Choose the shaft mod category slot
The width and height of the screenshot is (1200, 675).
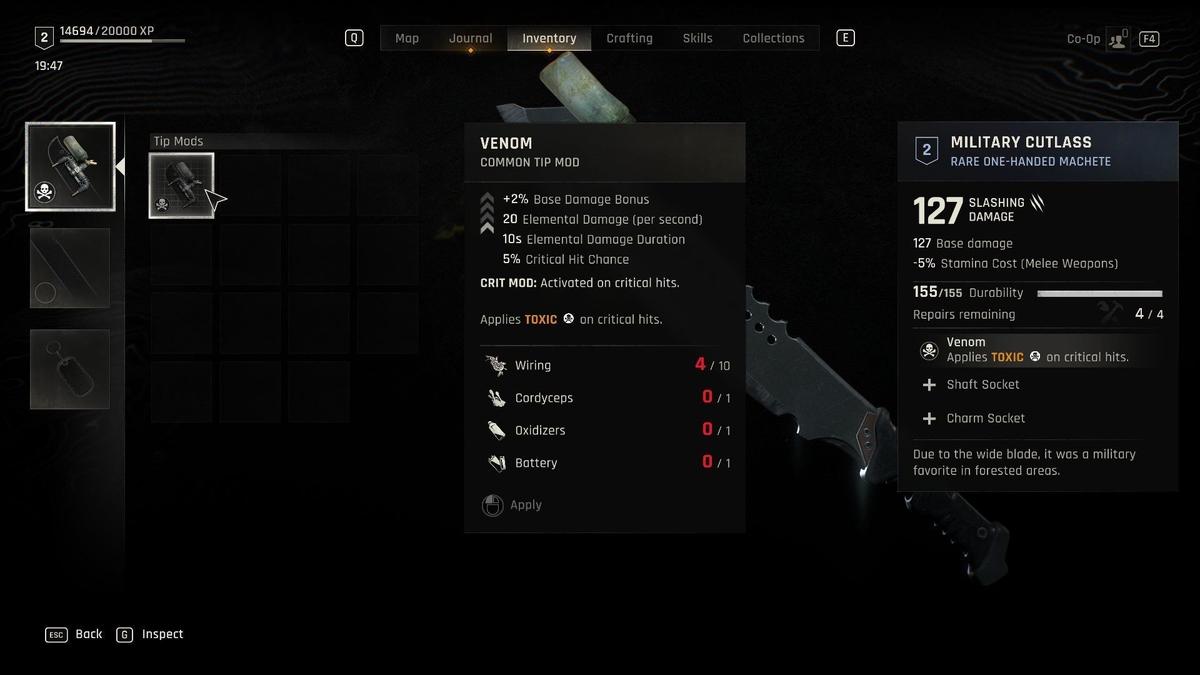70,268
